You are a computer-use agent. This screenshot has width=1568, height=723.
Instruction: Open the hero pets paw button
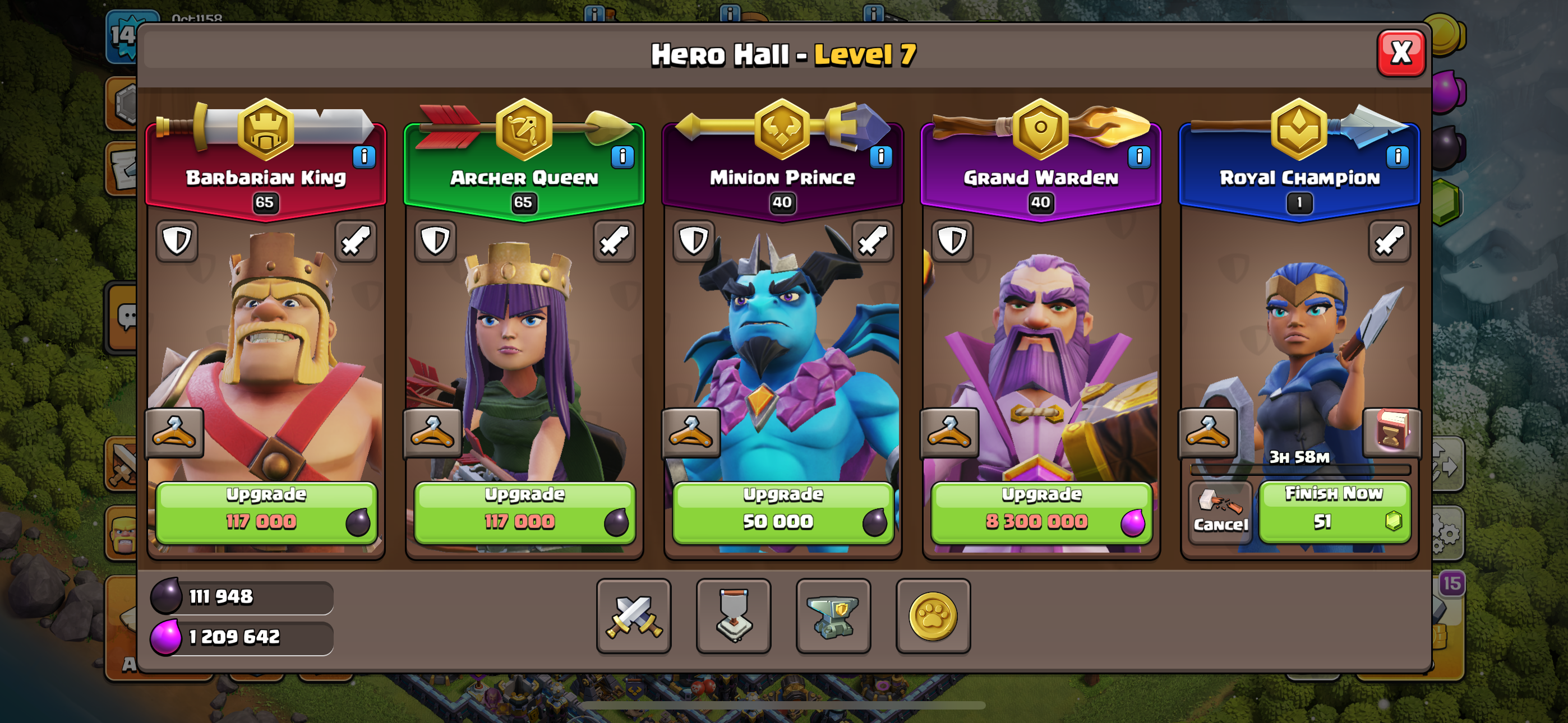(x=933, y=616)
